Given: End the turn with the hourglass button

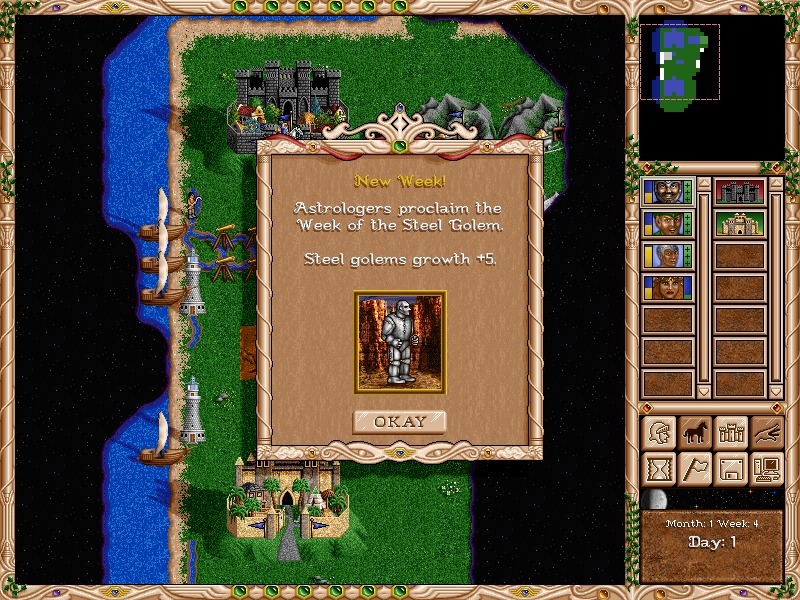Looking at the screenshot, I should coord(658,468).
